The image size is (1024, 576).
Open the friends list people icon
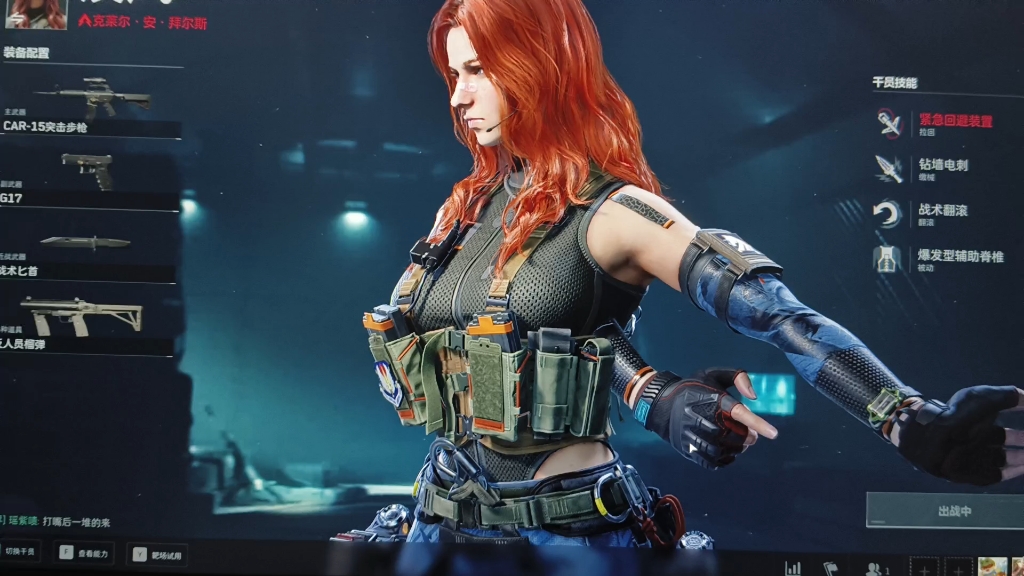(874, 568)
